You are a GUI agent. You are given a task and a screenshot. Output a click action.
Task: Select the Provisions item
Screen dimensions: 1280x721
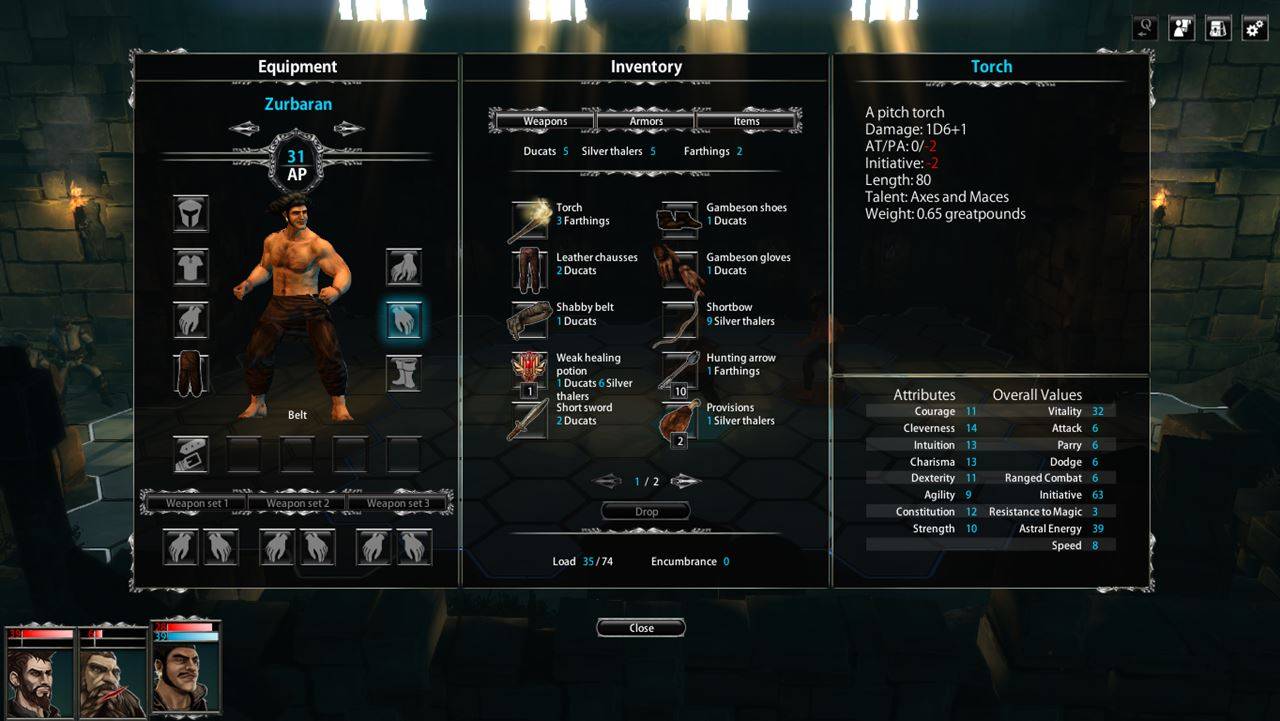point(679,421)
